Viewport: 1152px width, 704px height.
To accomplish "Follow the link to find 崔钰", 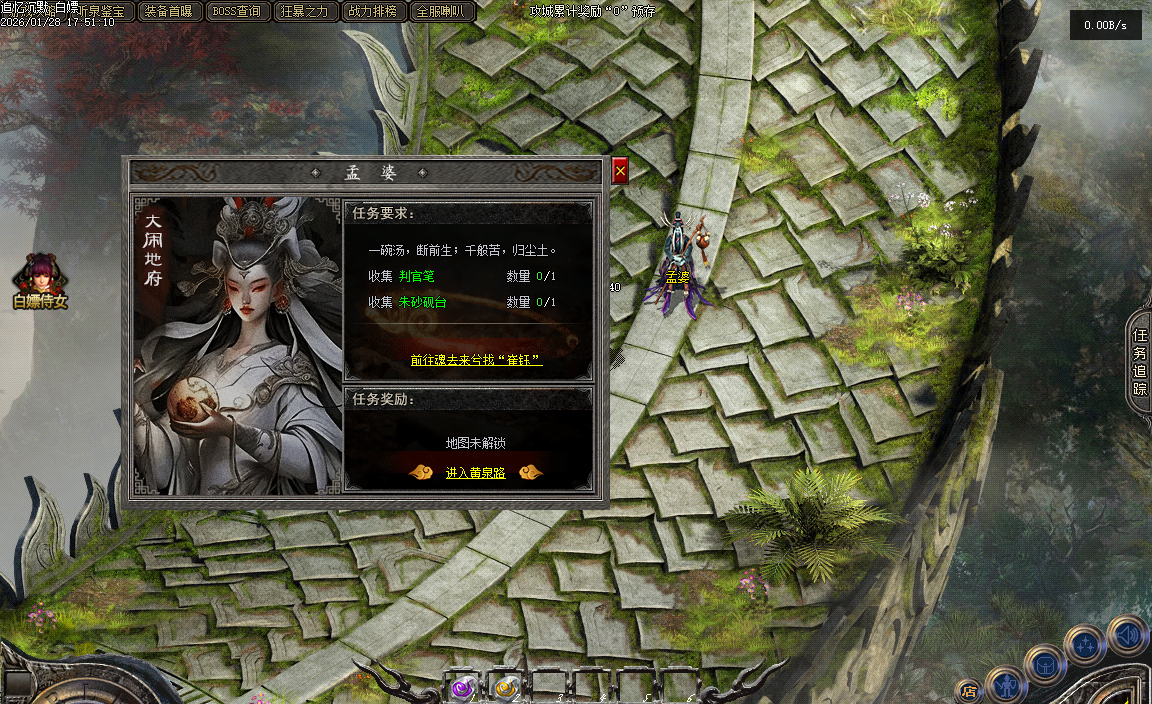I will (x=476, y=360).
